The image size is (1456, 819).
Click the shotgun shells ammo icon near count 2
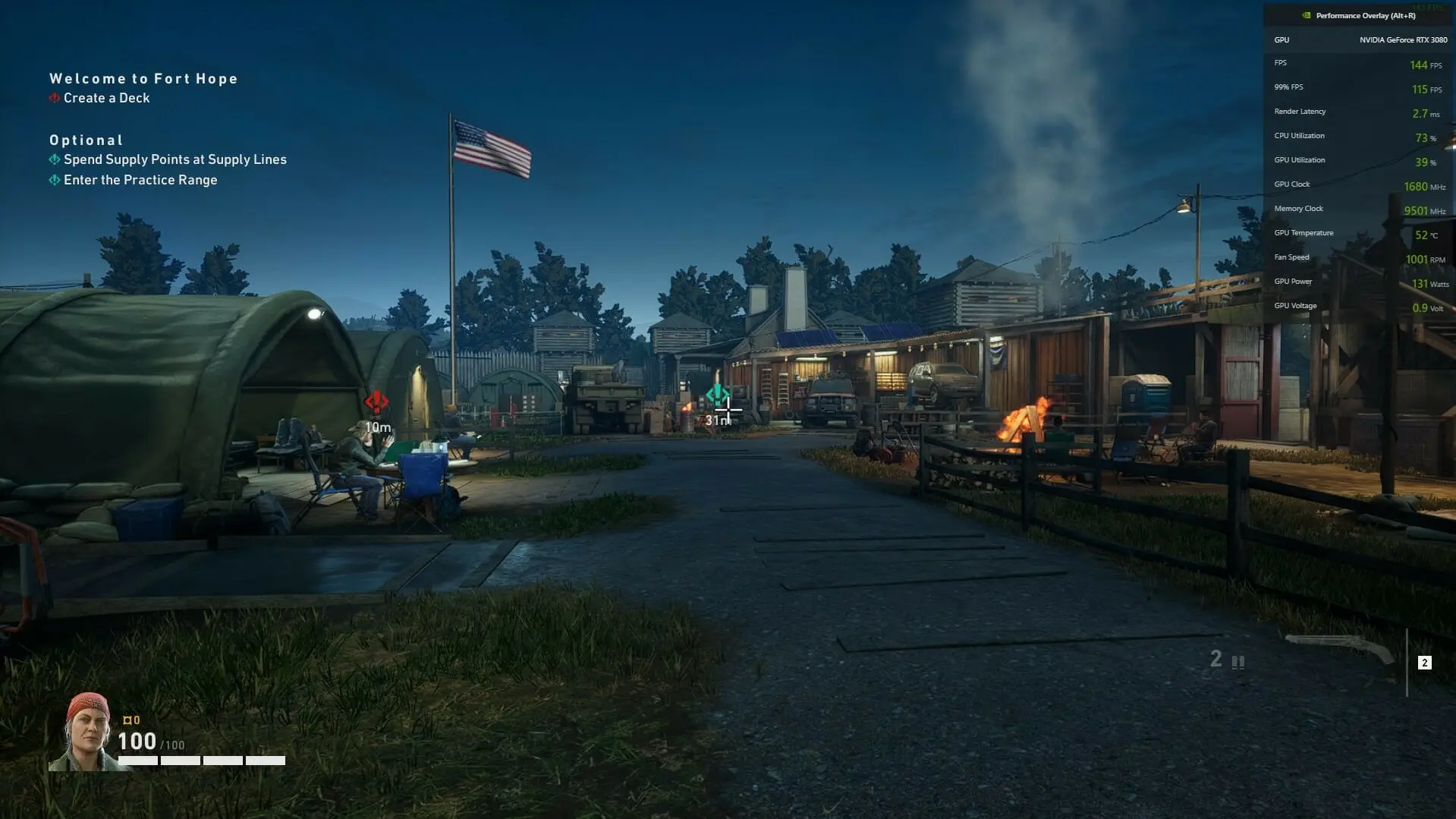[1238, 662]
